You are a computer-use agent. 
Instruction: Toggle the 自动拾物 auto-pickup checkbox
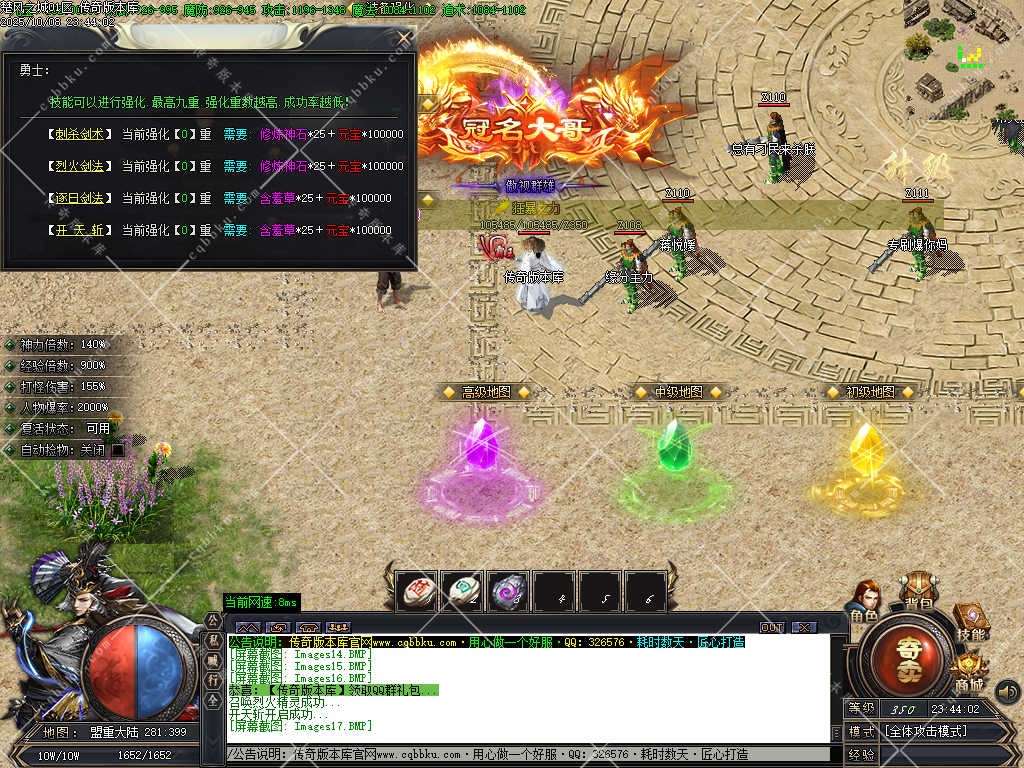pos(118,450)
